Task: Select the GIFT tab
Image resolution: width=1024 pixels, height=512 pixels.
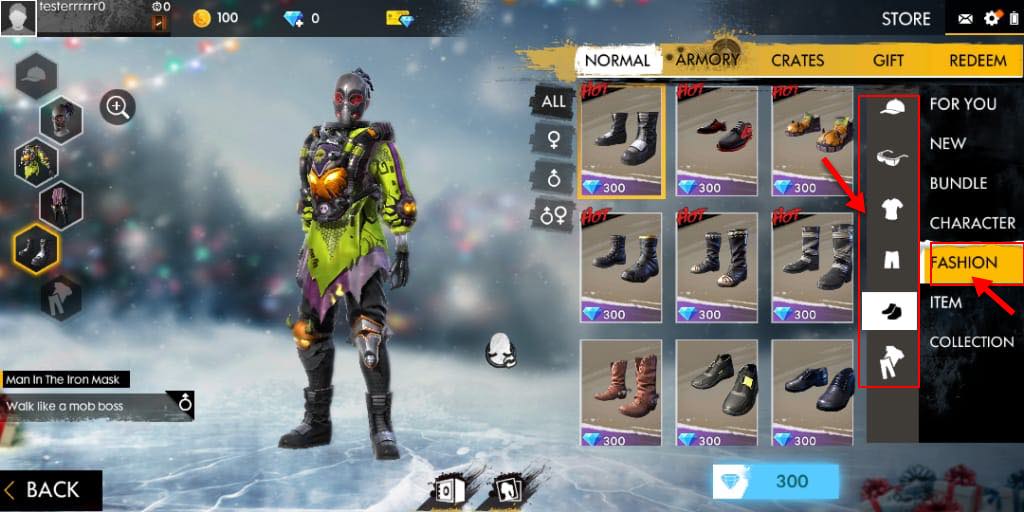Action: pos(888,60)
